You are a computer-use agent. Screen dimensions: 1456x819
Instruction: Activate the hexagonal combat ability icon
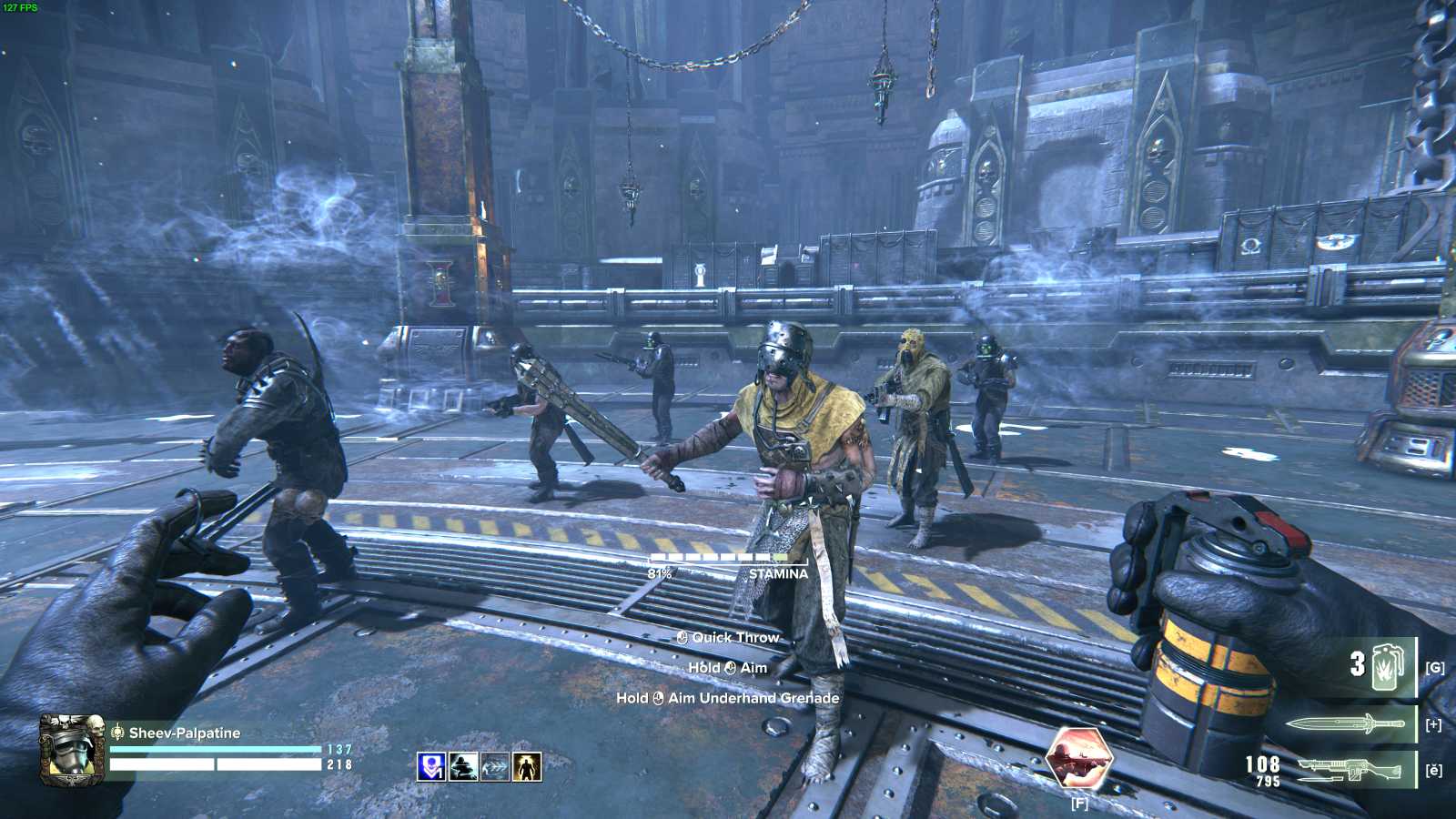click(1079, 758)
